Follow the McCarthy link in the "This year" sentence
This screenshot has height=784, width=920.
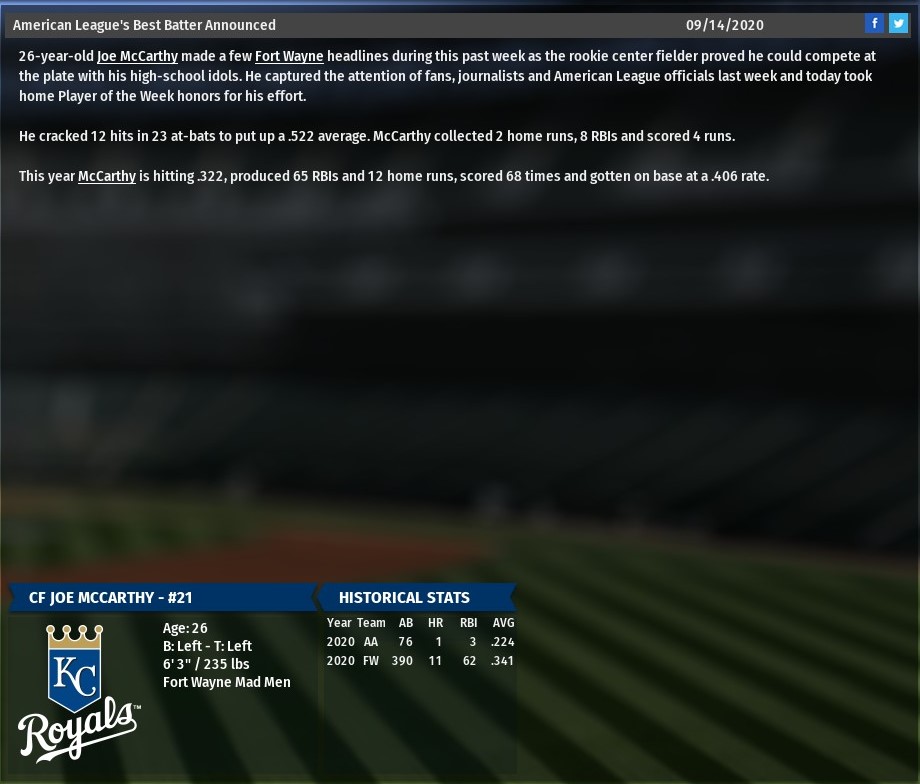click(107, 177)
